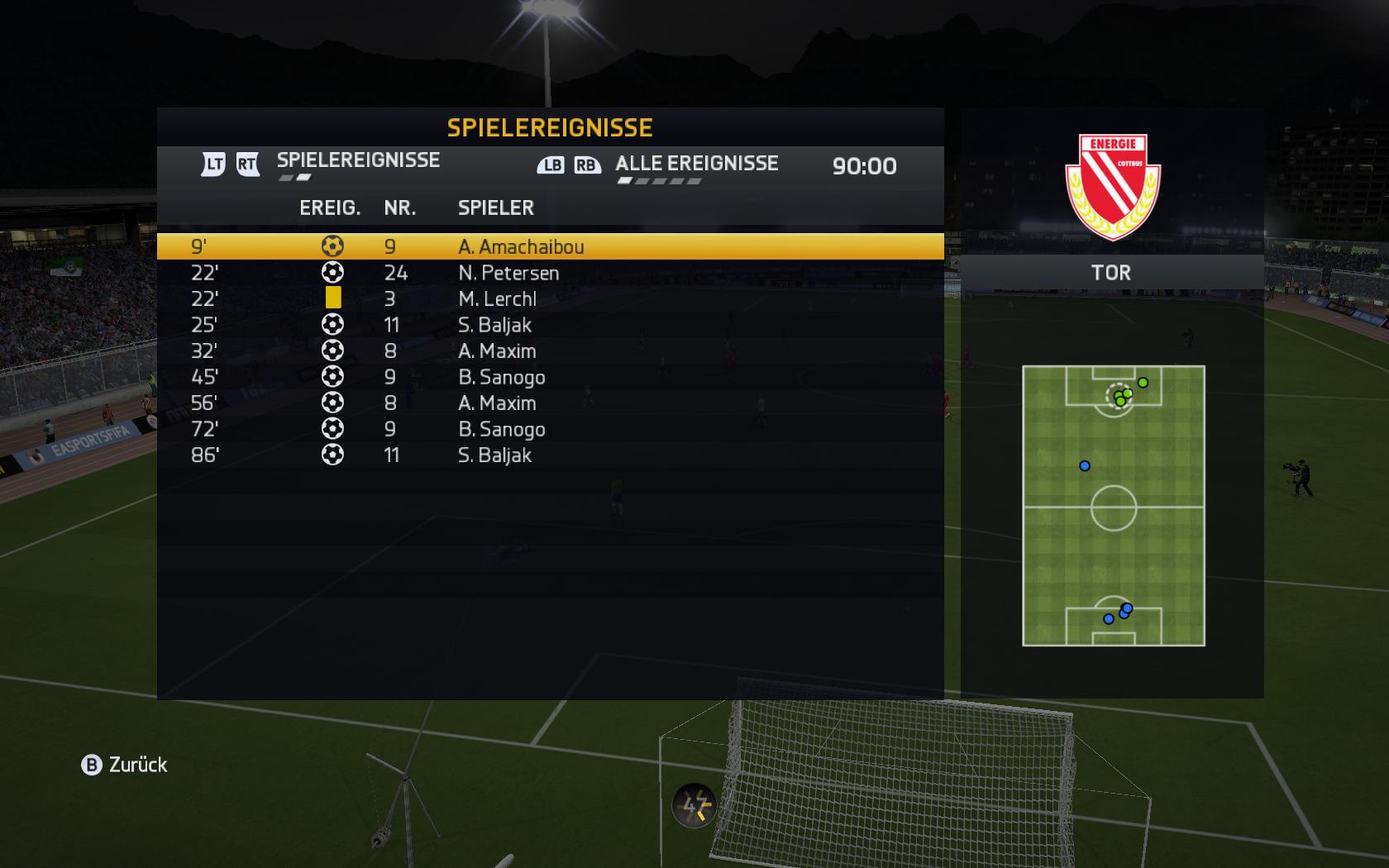Select N. Petersen's goal event row
This screenshot has height=868, width=1389.
[550, 273]
